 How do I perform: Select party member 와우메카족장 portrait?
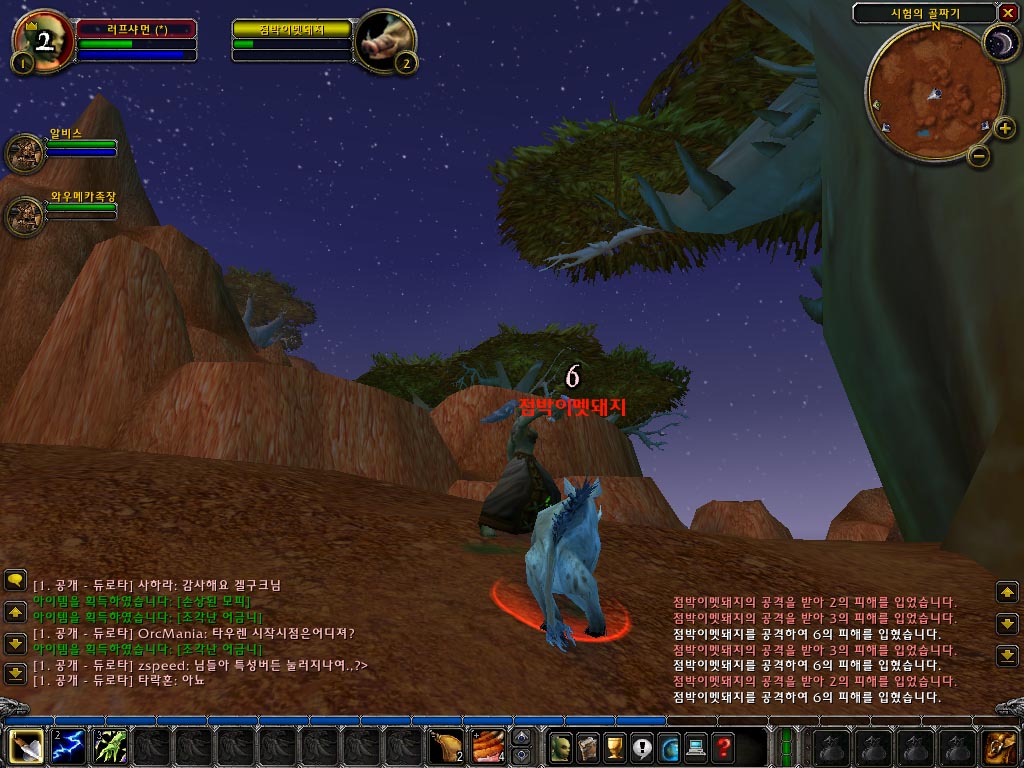pyautogui.click(x=23, y=213)
